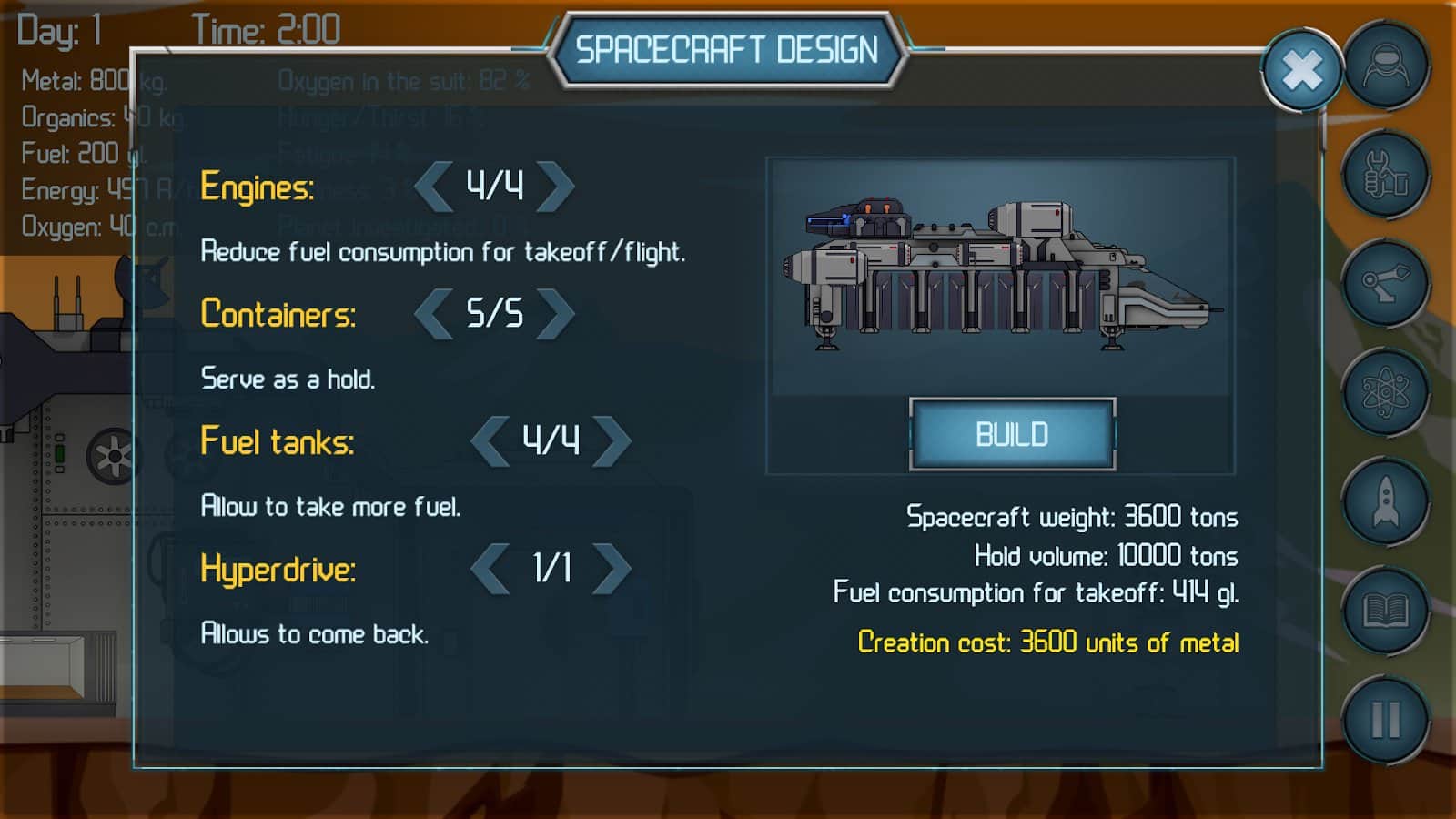Open the atom research menu
The image size is (1456, 819).
(x=1385, y=393)
